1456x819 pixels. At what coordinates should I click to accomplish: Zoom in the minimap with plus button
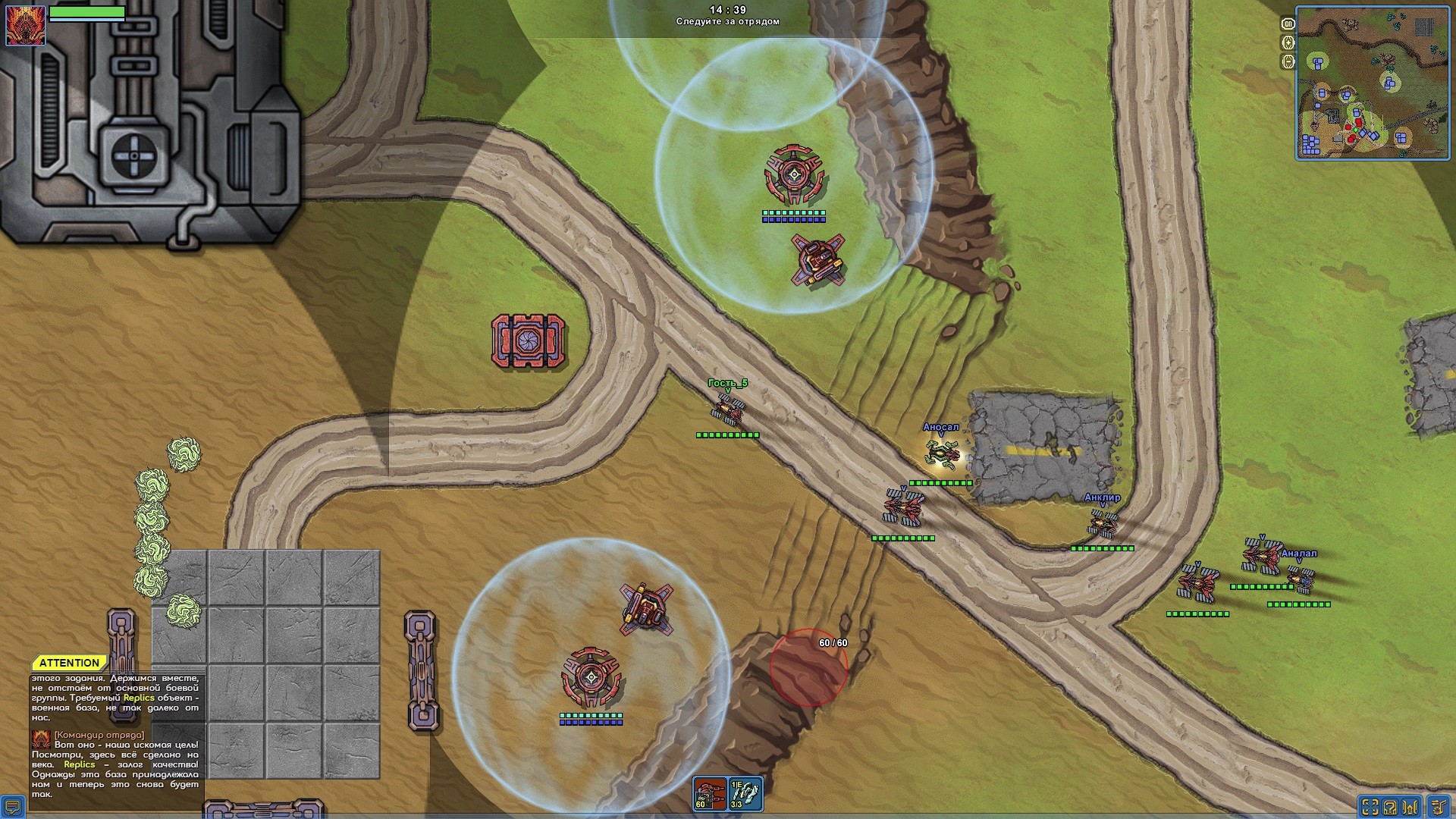click(x=1288, y=43)
